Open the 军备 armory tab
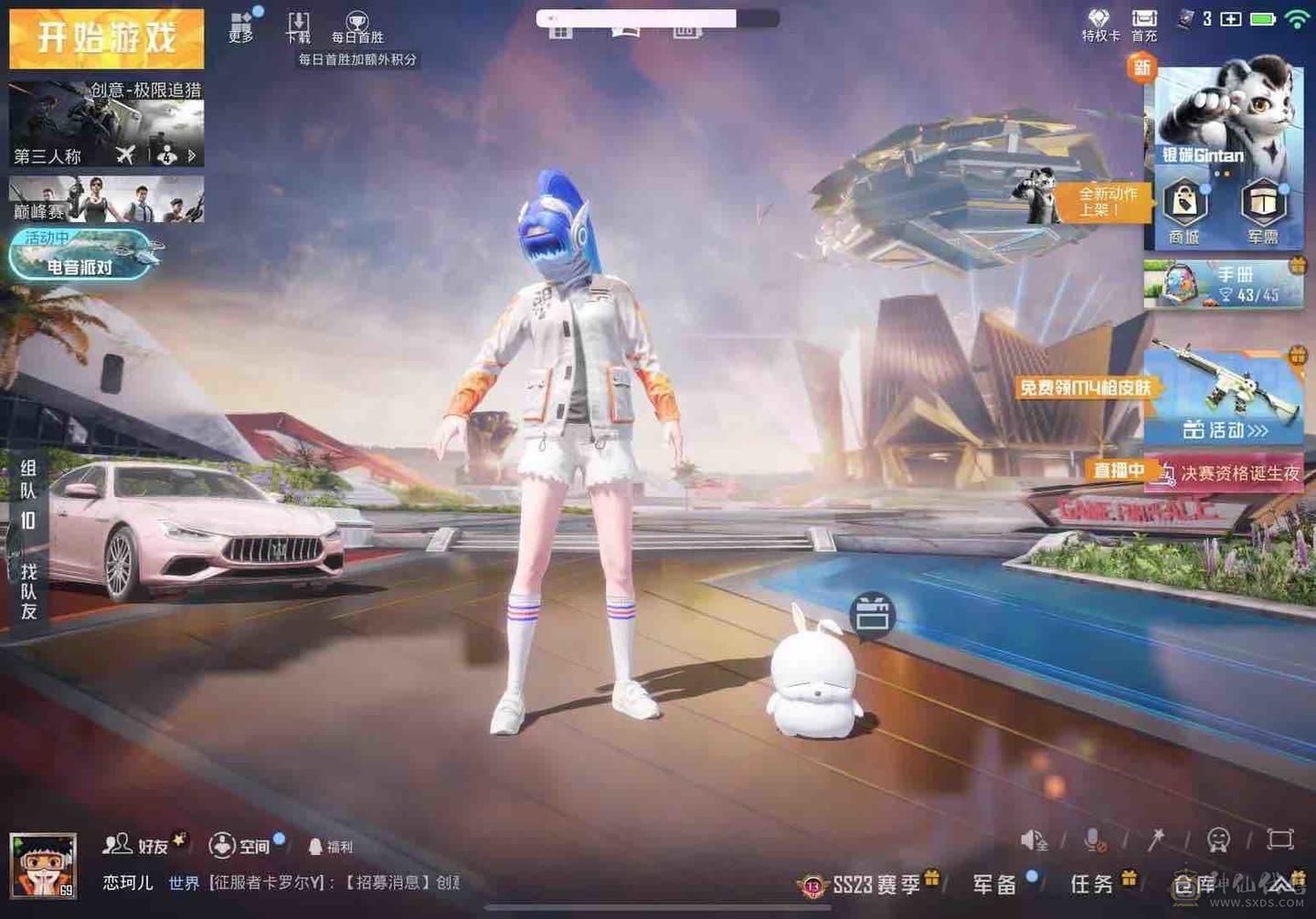1316x919 pixels. 993,883
